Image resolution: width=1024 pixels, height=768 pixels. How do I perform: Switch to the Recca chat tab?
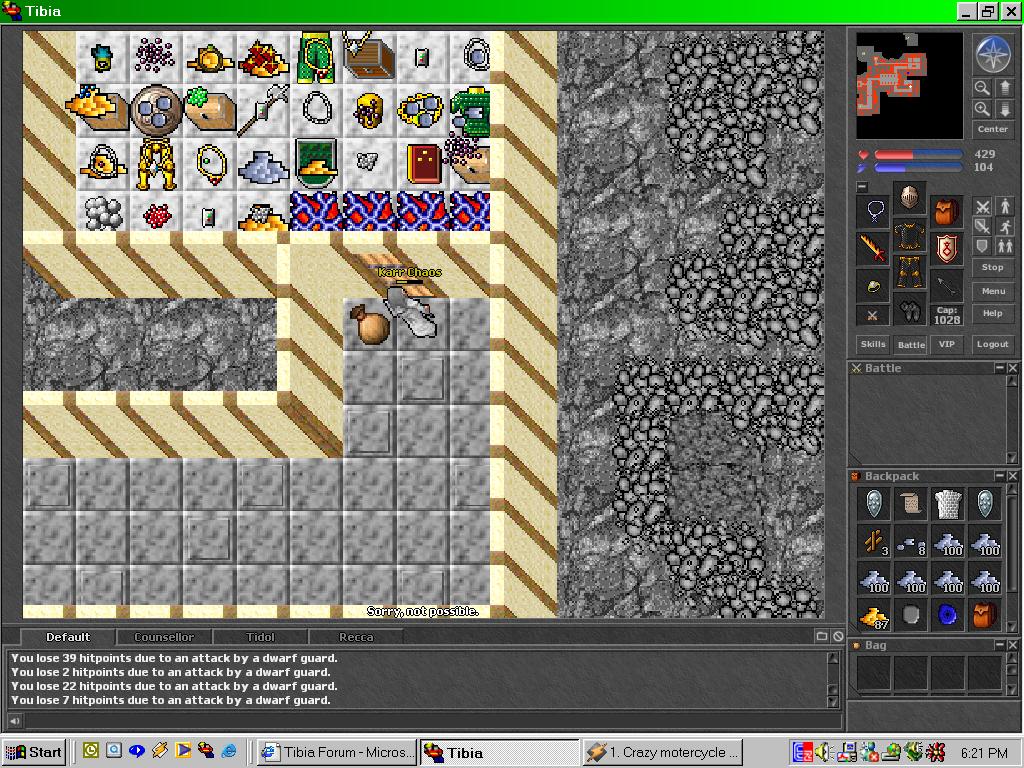pos(356,637)
